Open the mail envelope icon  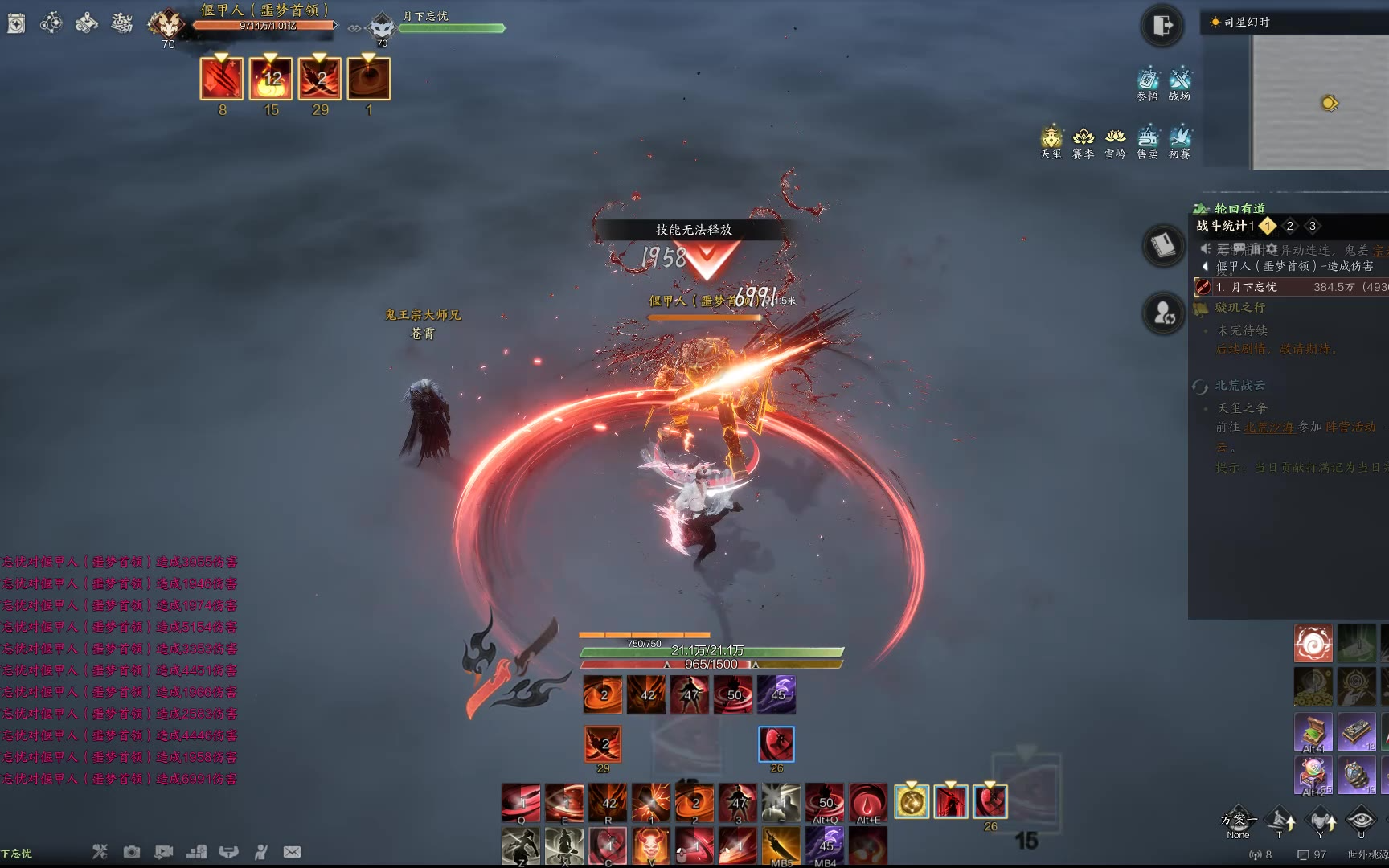pyautogui.click(x=292, y=852)
